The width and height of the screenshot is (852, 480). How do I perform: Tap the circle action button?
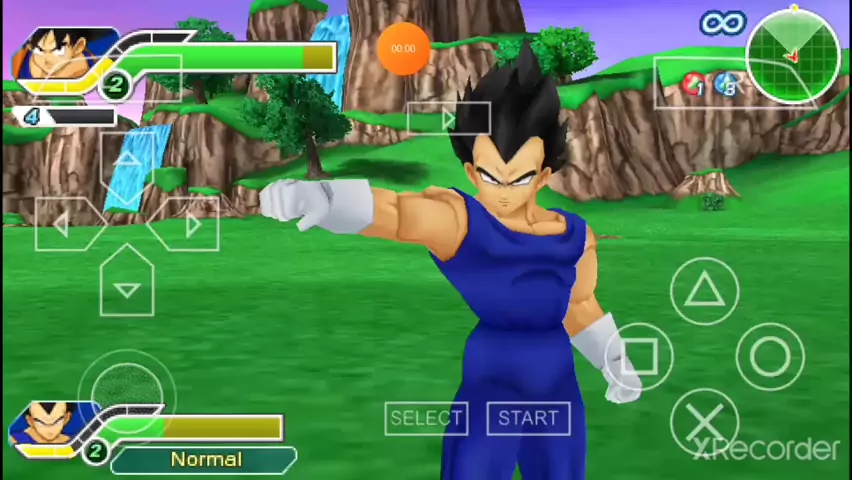tap(770, 356)
